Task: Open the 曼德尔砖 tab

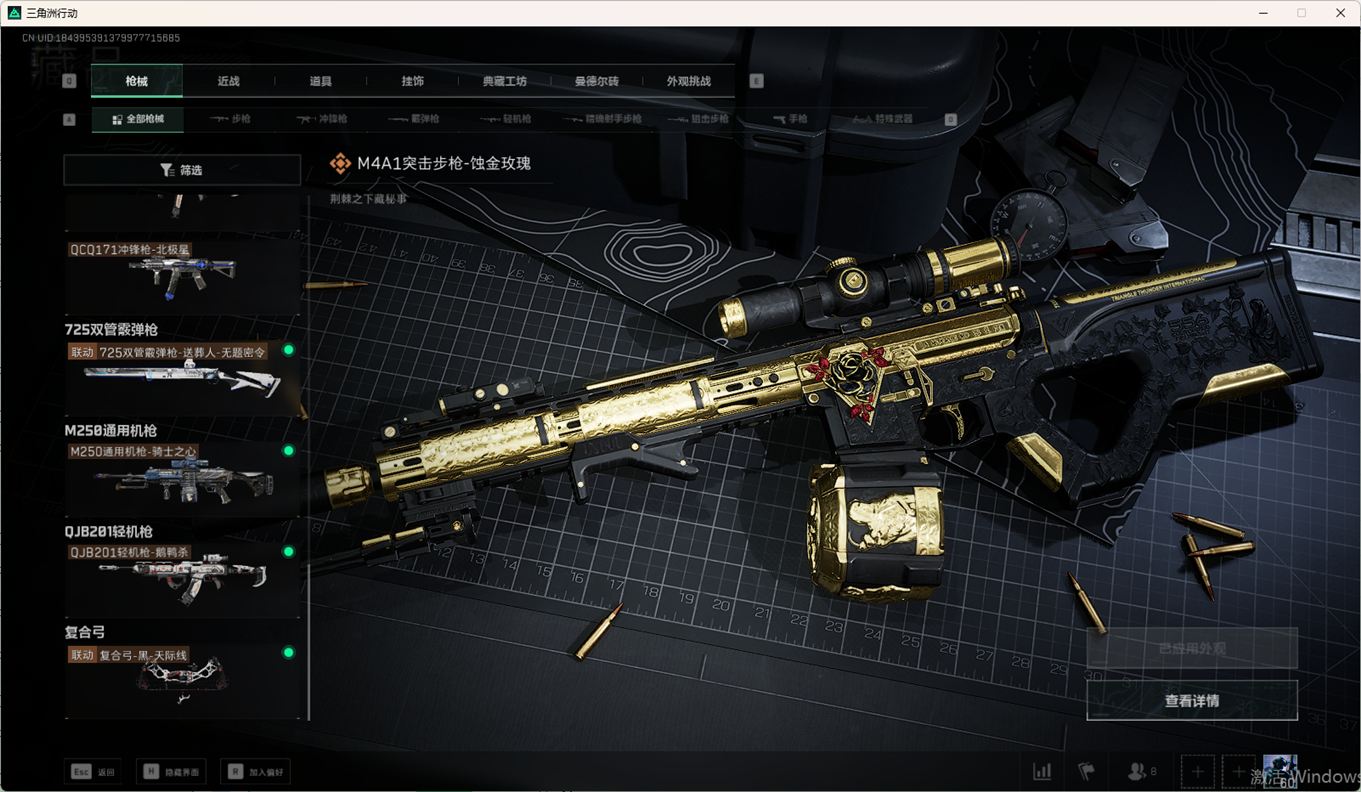Action: (x=596, y=81)
